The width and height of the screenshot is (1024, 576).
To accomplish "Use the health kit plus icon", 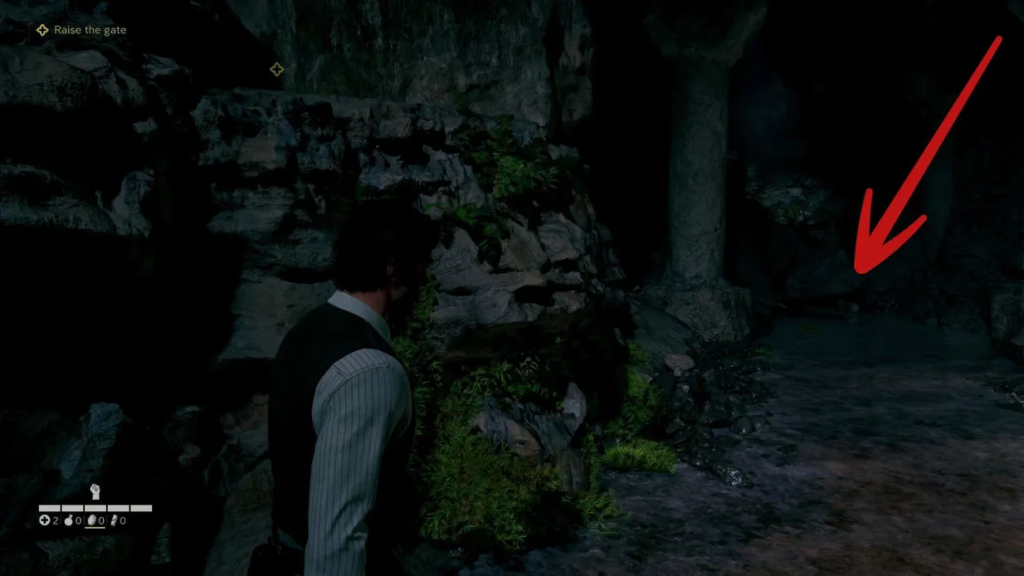I will click(x=44, y=520).
